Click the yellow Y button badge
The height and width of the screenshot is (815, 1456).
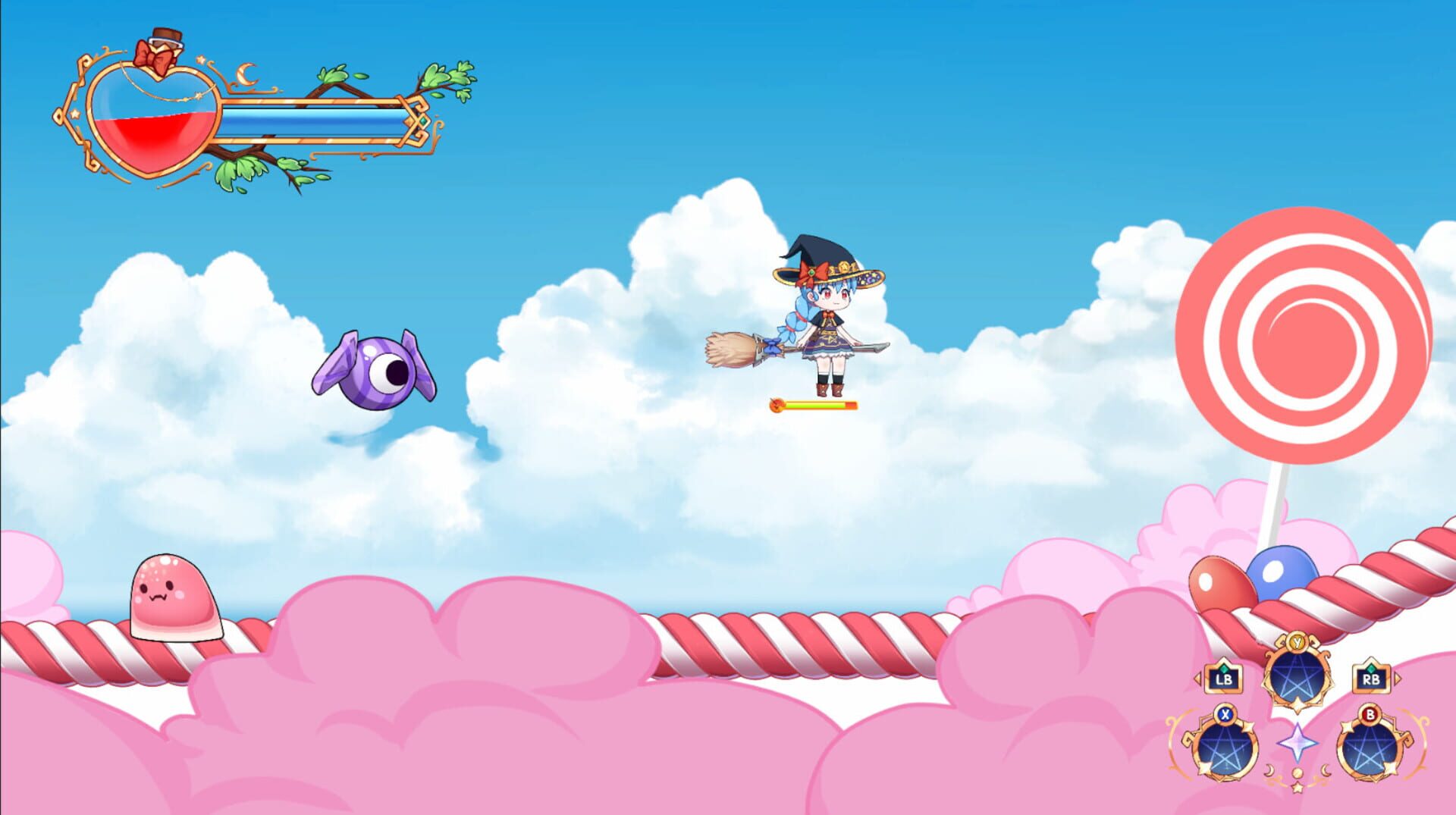[x=1297, y=643]
